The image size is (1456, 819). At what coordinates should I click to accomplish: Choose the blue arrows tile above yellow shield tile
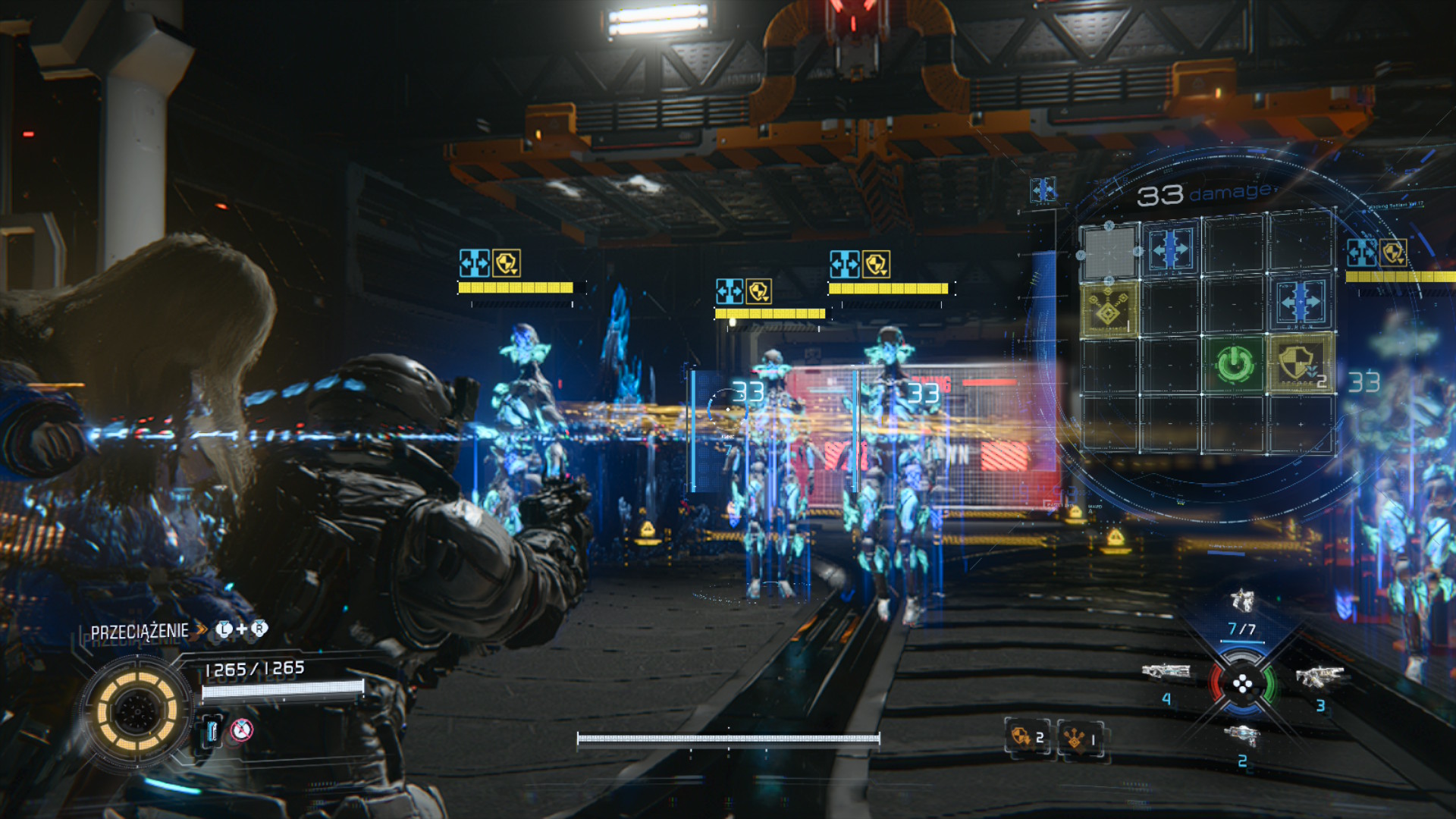(x=1300, y=302)
